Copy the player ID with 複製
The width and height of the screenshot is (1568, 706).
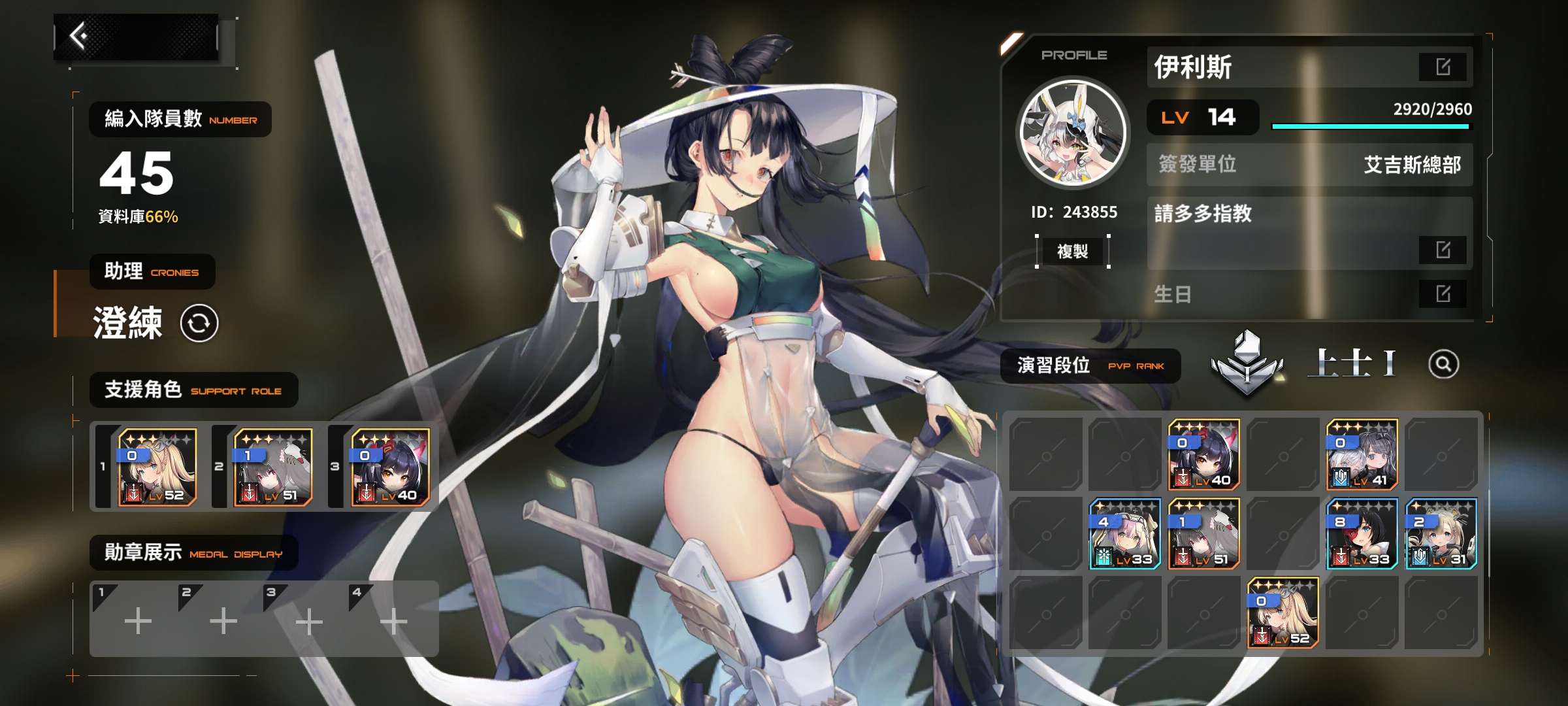(1072, 252)
